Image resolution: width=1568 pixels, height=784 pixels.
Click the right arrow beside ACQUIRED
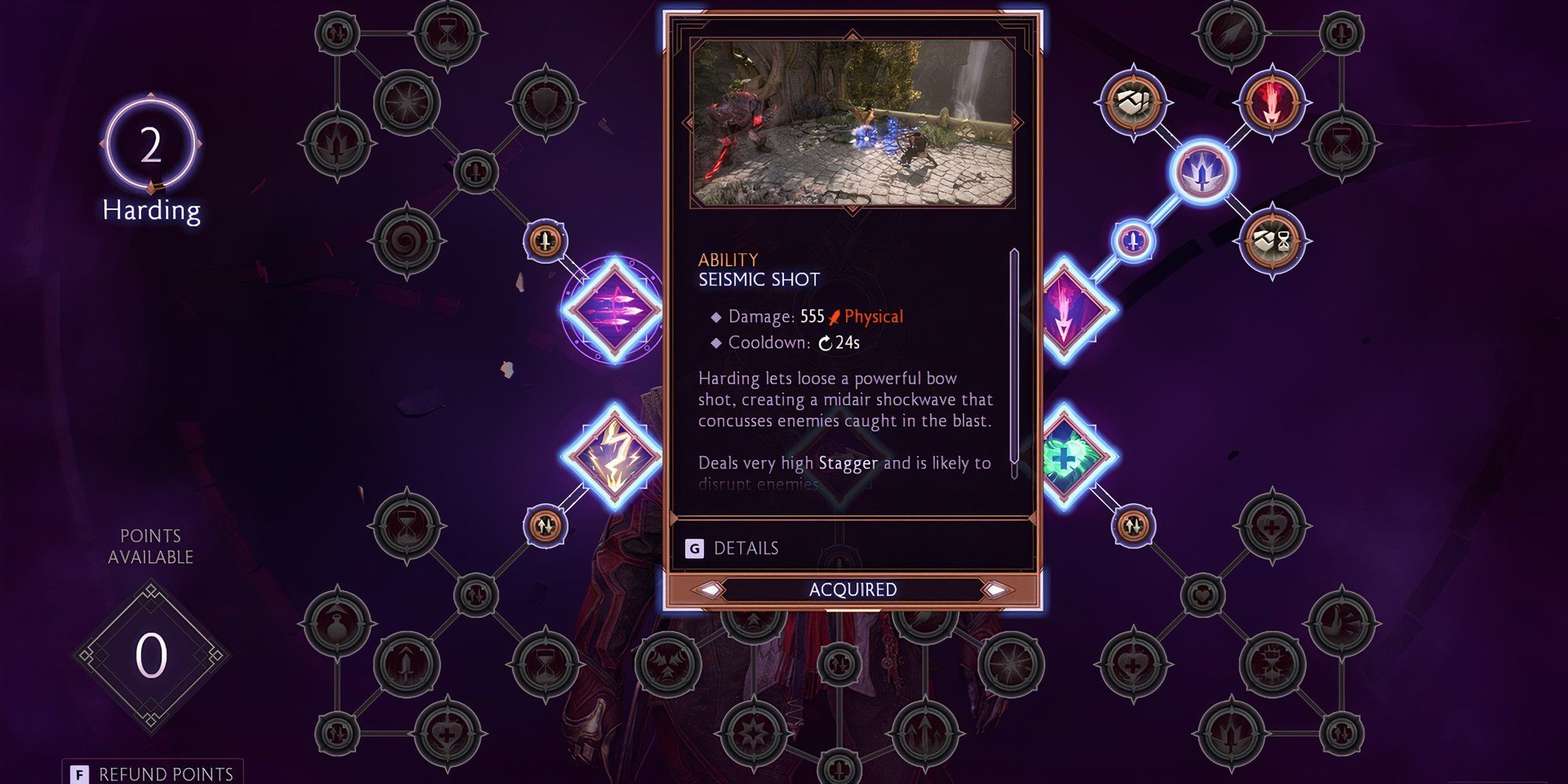pyautogui.click(x=997, y=590)
